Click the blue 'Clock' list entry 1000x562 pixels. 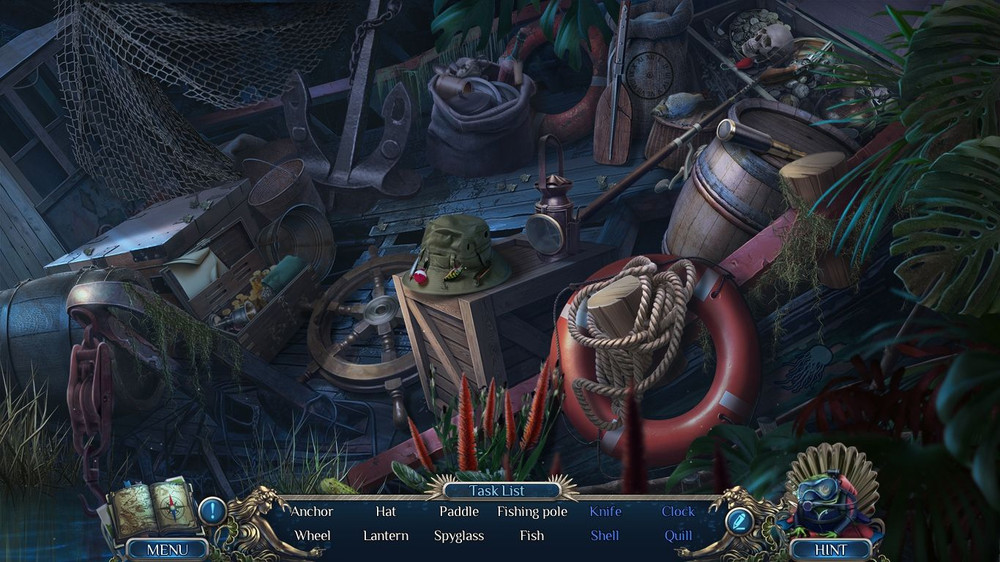[678, 511]
